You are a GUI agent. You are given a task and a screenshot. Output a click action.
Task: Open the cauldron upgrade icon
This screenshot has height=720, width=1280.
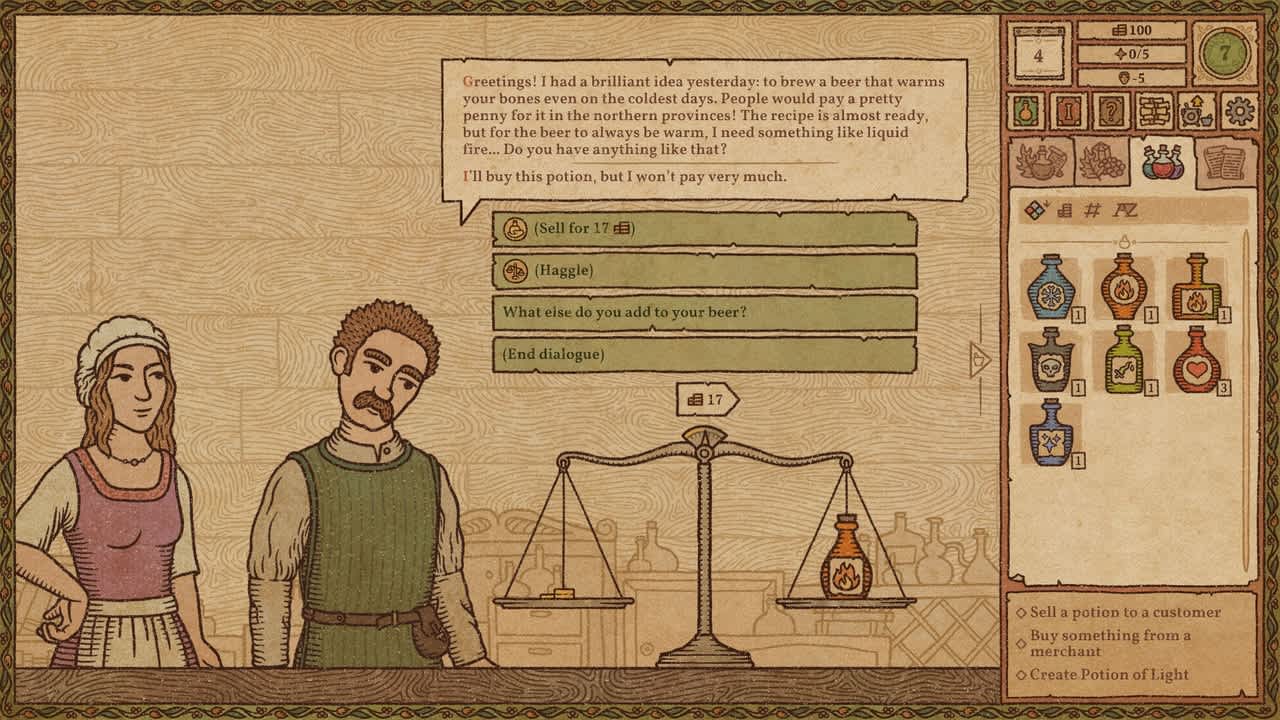[1196, 112]
